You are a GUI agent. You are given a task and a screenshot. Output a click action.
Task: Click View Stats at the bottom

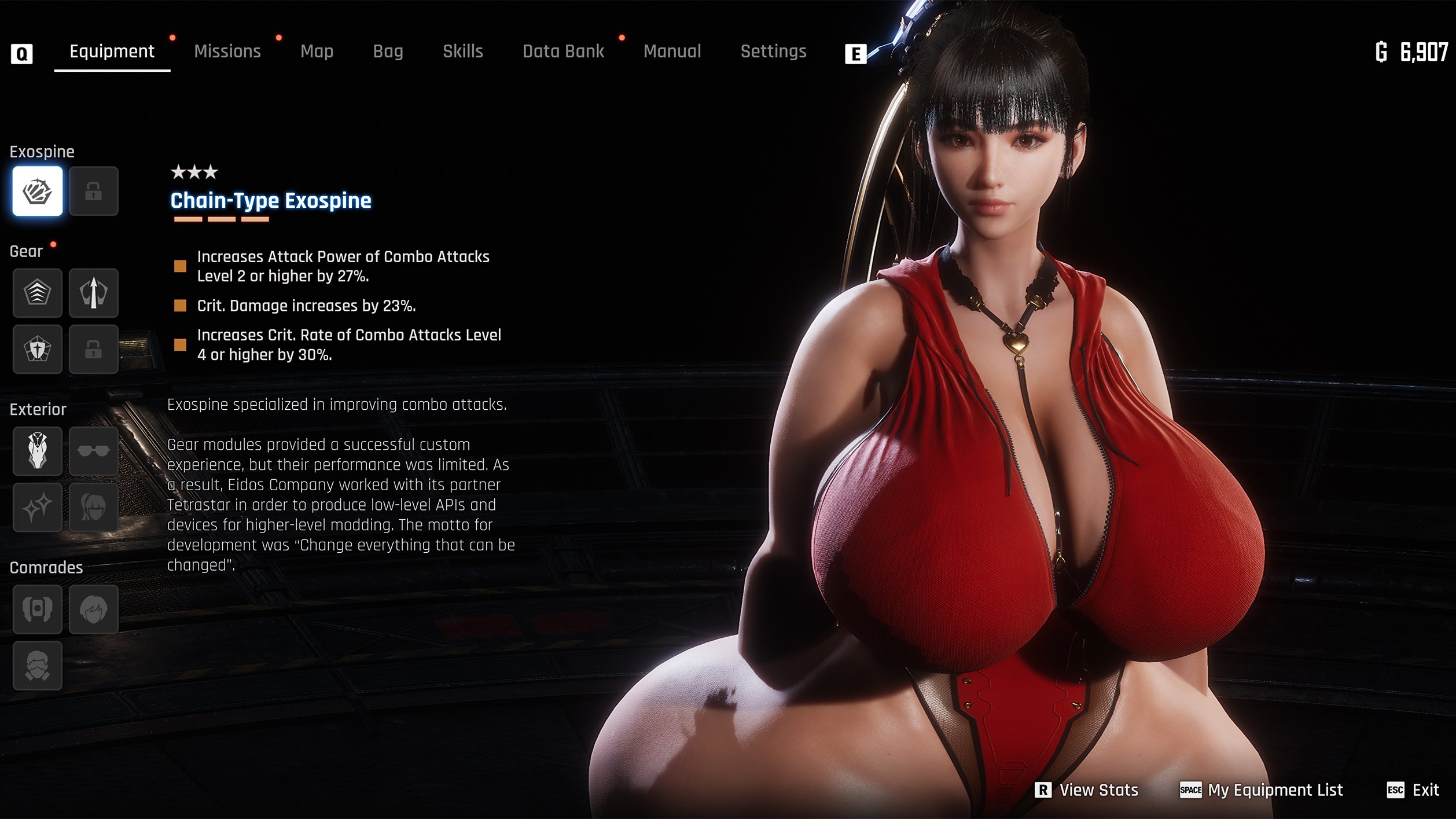coord(1087,790)
